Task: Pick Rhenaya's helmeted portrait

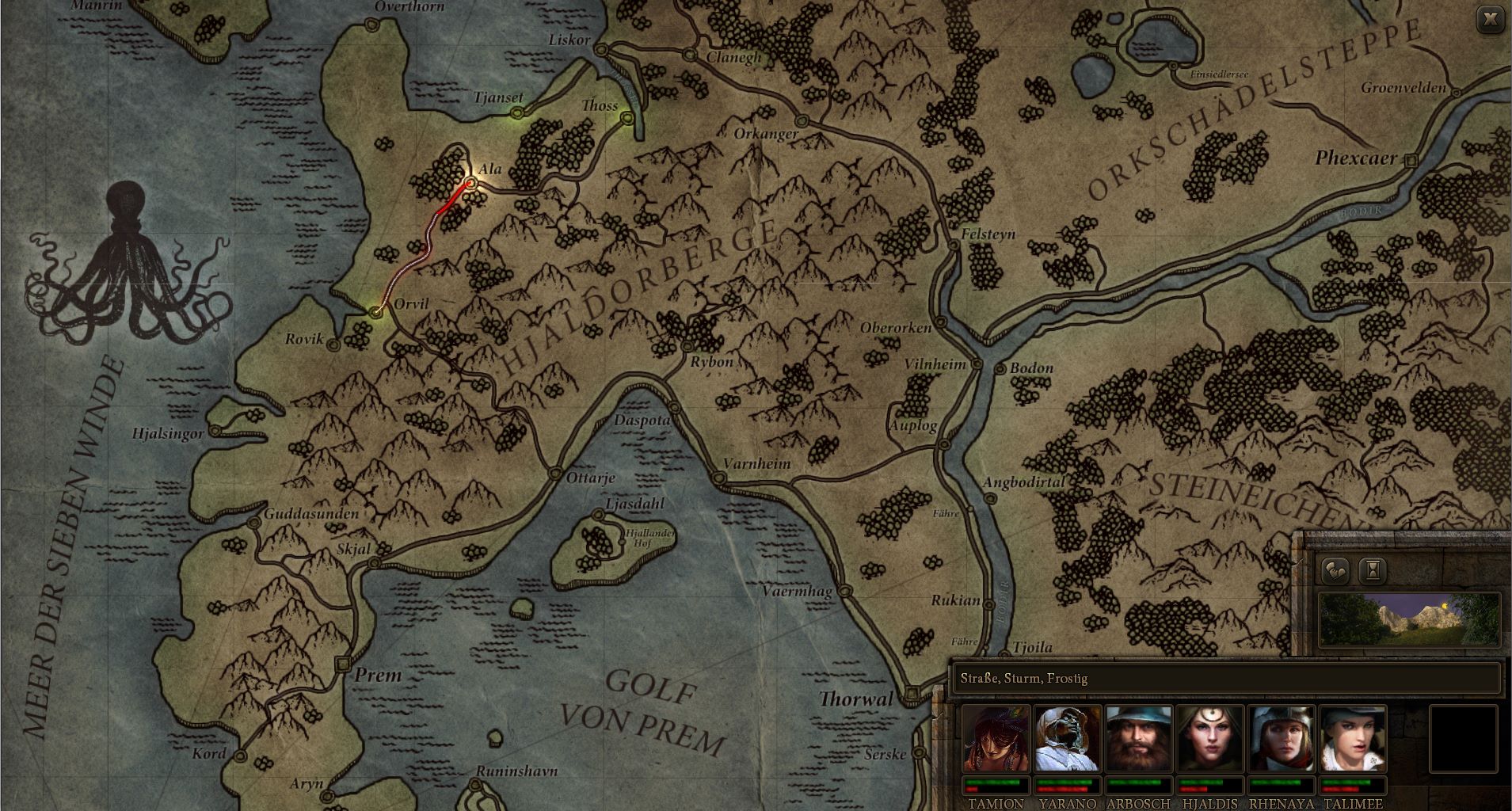Action: pos(1281,739)
